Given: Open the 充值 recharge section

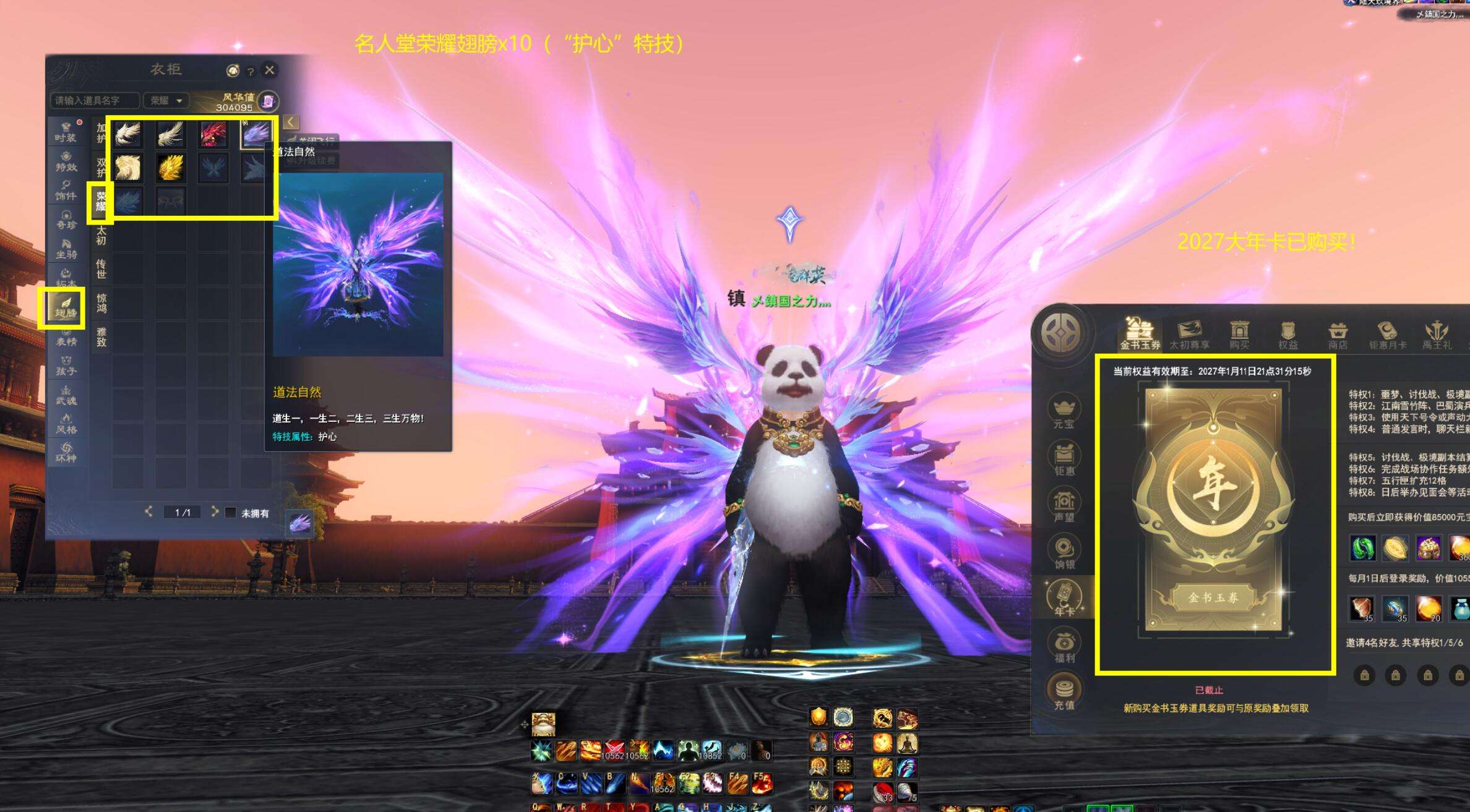Looking at the screenshot, I should click(1064, 692).
